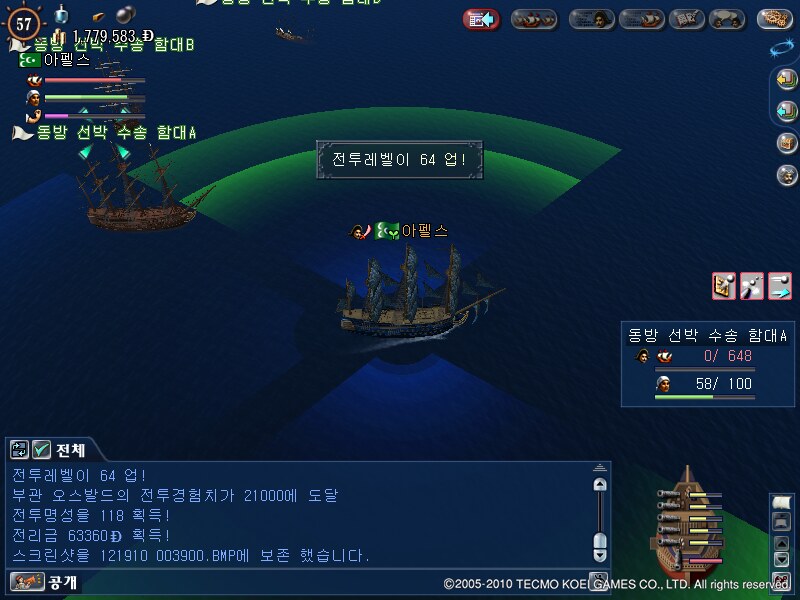800x600 pixels.
Task: Click the yellow arrow round side button
Action: pos(787,79)
